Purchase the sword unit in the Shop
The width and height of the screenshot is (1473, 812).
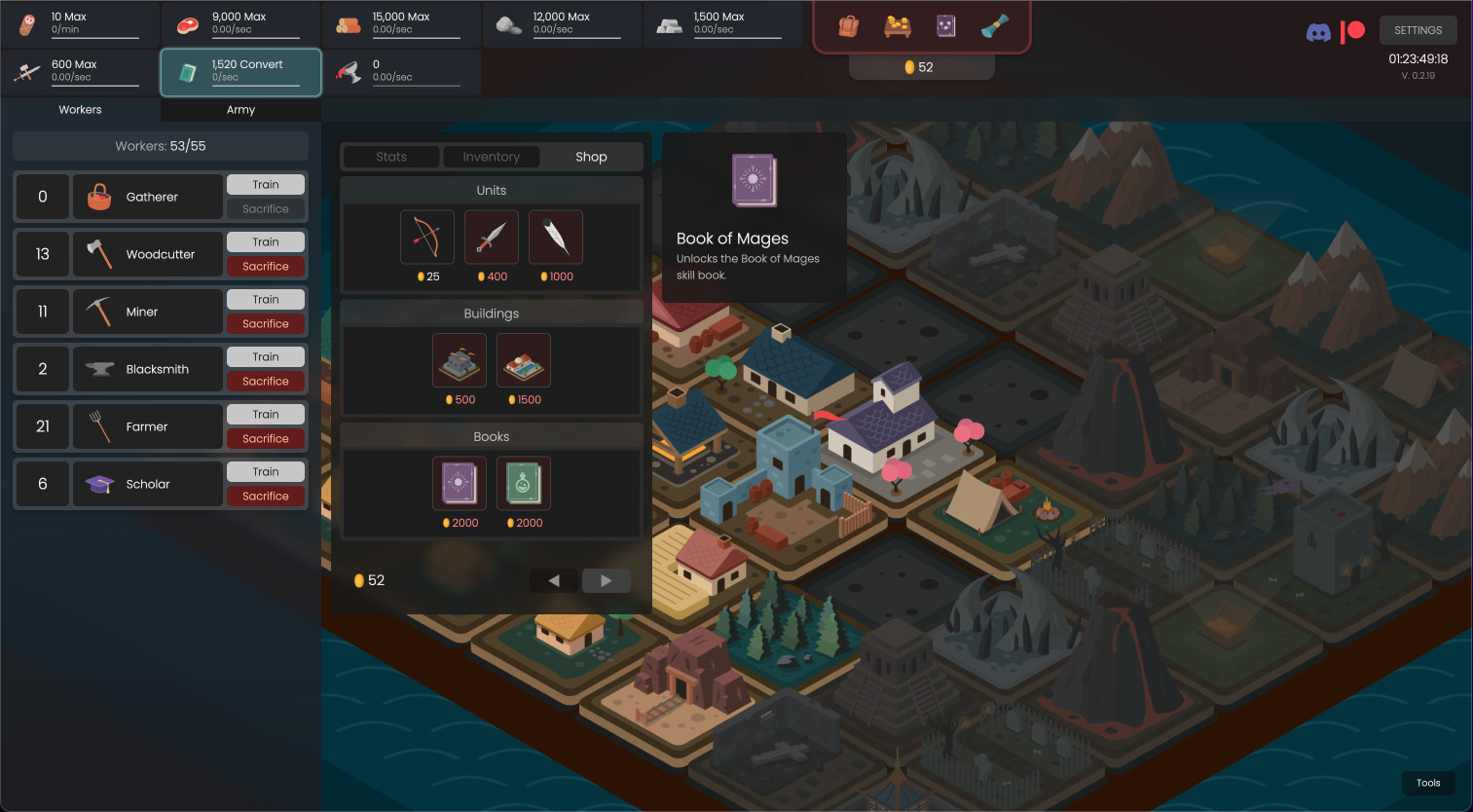491,237
